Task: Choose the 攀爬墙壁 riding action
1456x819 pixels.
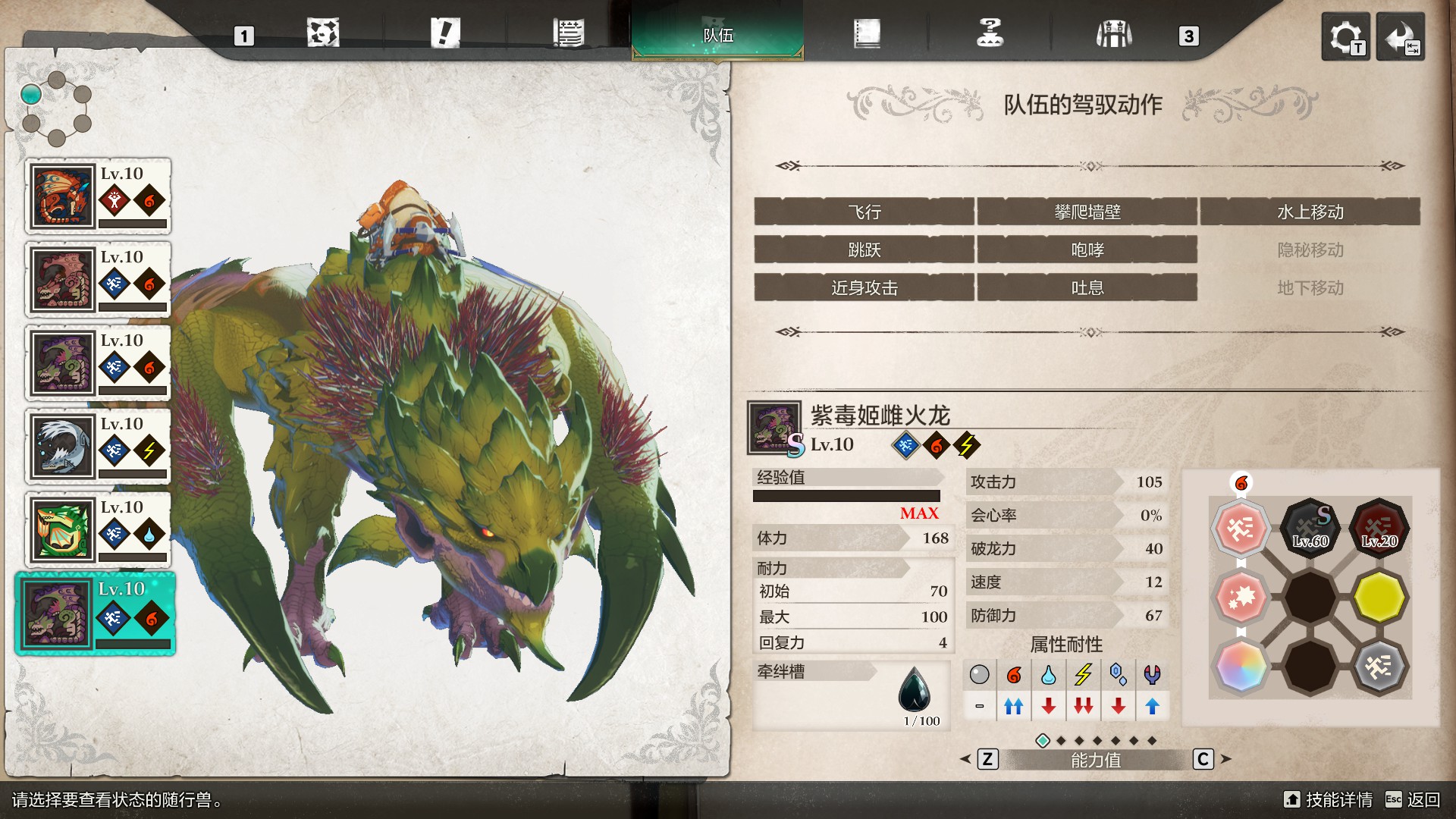Action: click(x=1087, y=212)
